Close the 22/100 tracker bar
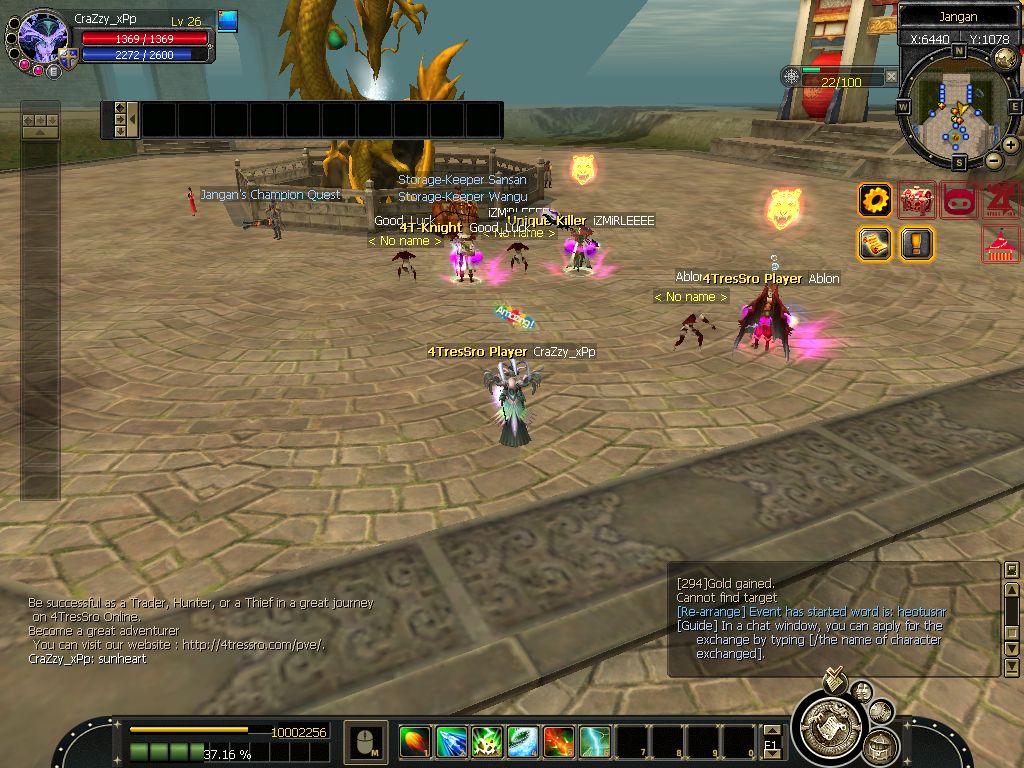The image size is (1024, 768). tap(891, 77)
